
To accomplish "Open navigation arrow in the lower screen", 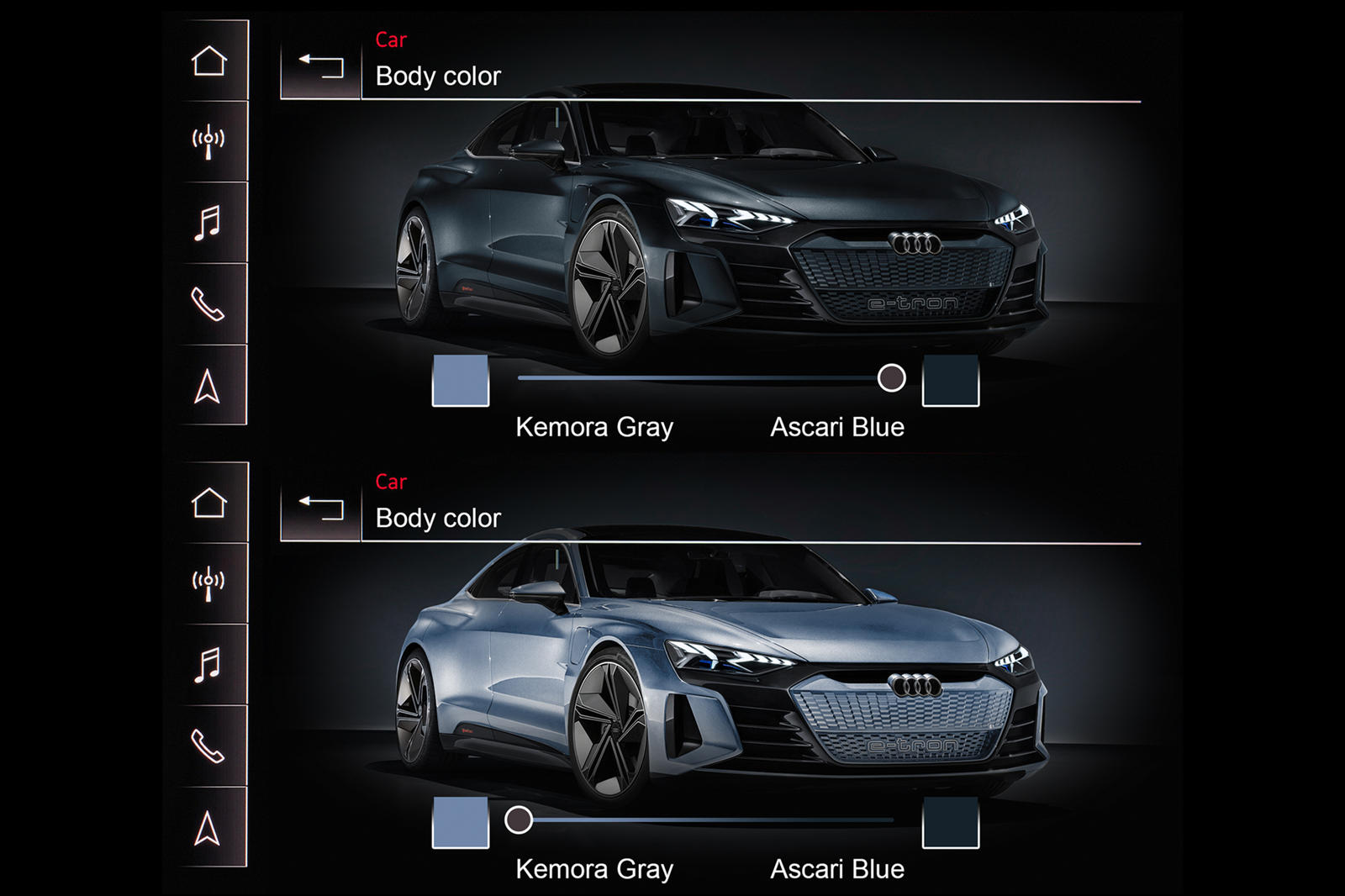I will pos(208,829).
